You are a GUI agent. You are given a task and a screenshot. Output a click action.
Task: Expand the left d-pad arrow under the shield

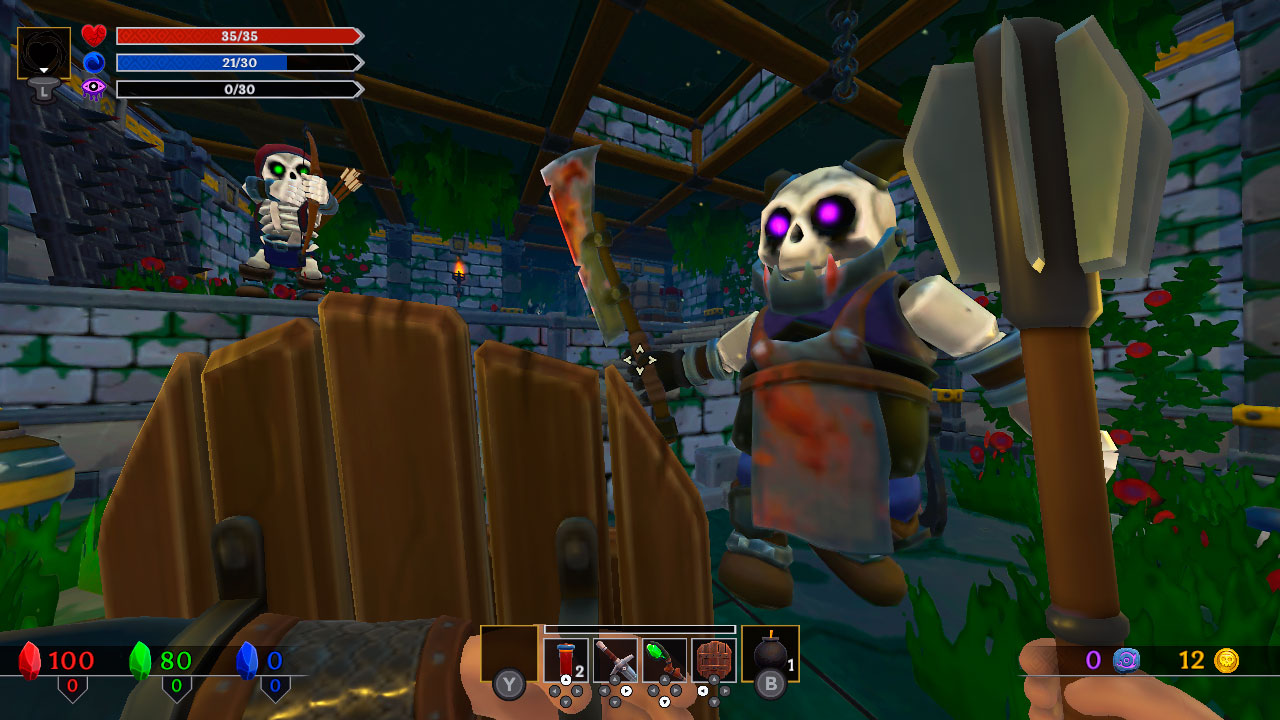point(702,691)
